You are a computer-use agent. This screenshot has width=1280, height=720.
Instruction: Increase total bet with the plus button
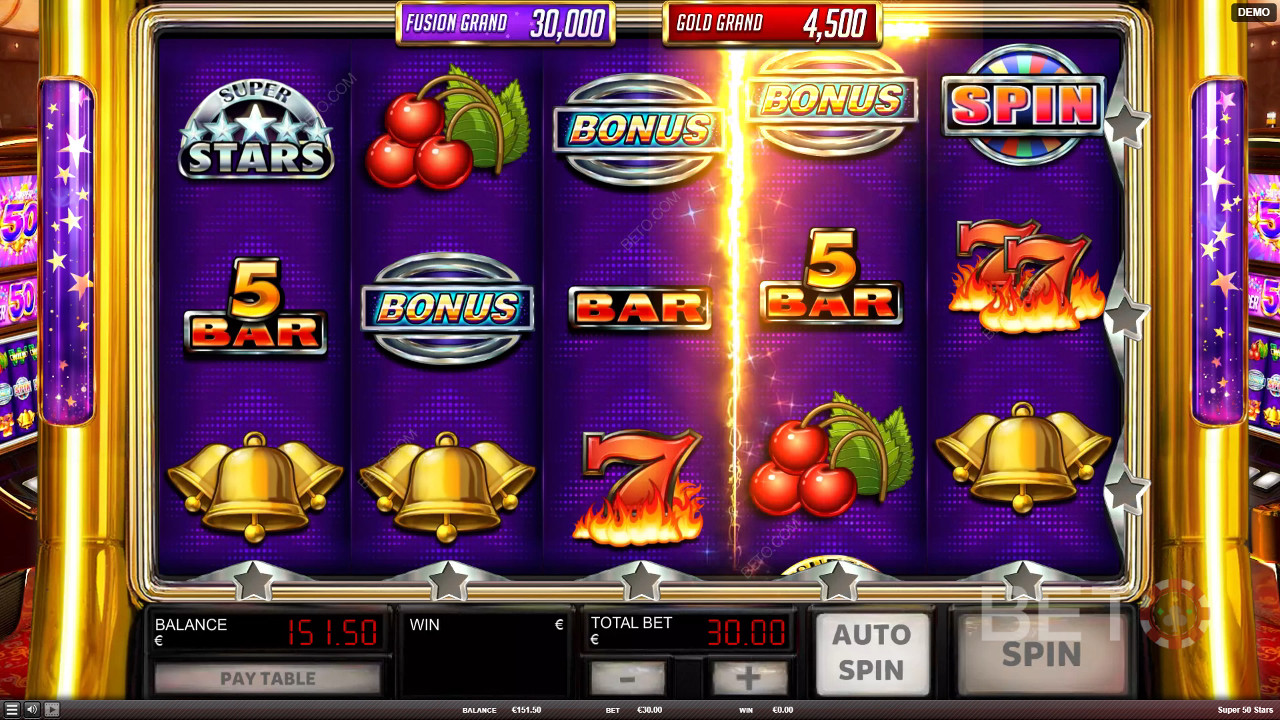click(x=748, y=679)
